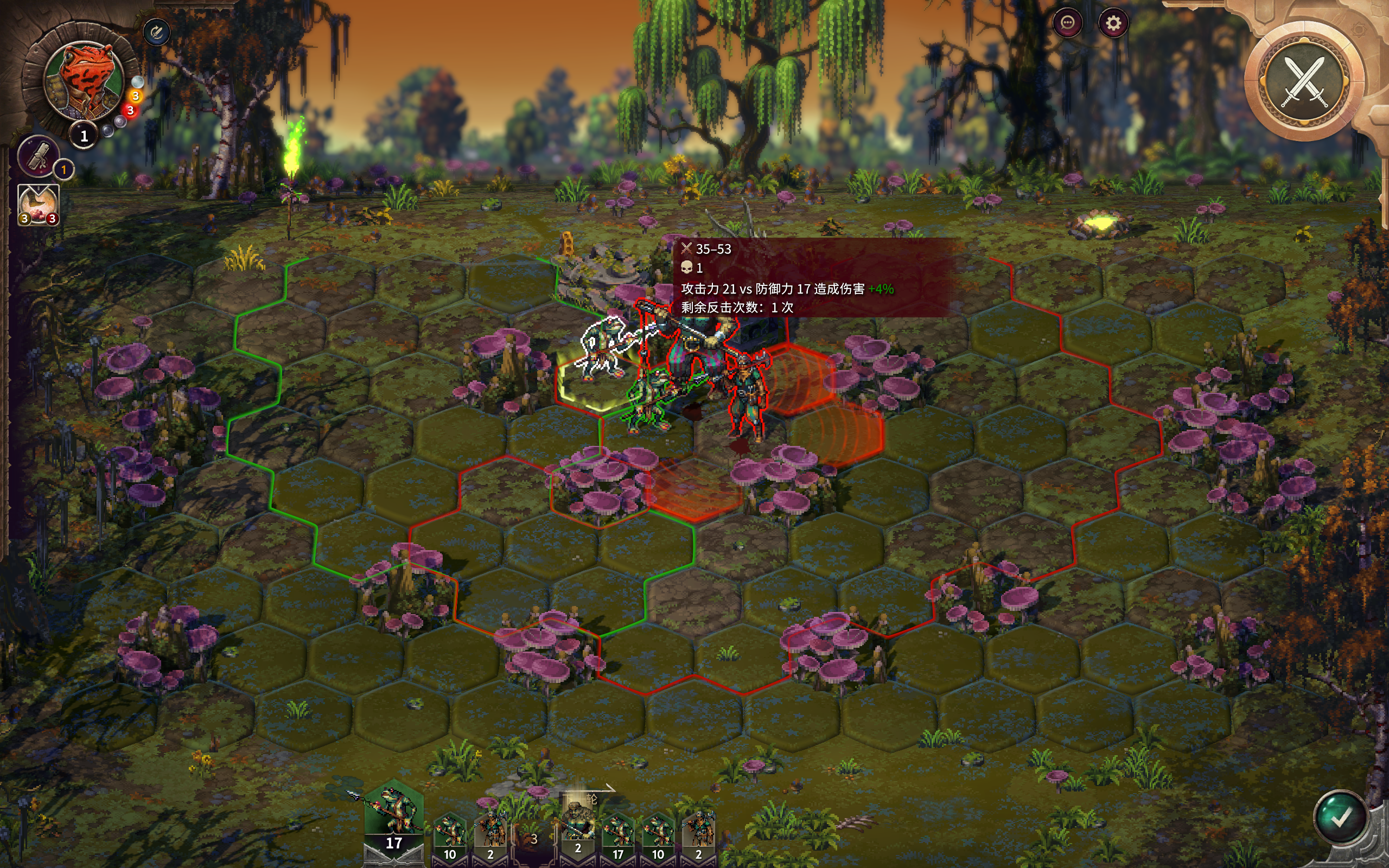Open the settings gear menu
1389x868 pixels.
(1113, 24)
